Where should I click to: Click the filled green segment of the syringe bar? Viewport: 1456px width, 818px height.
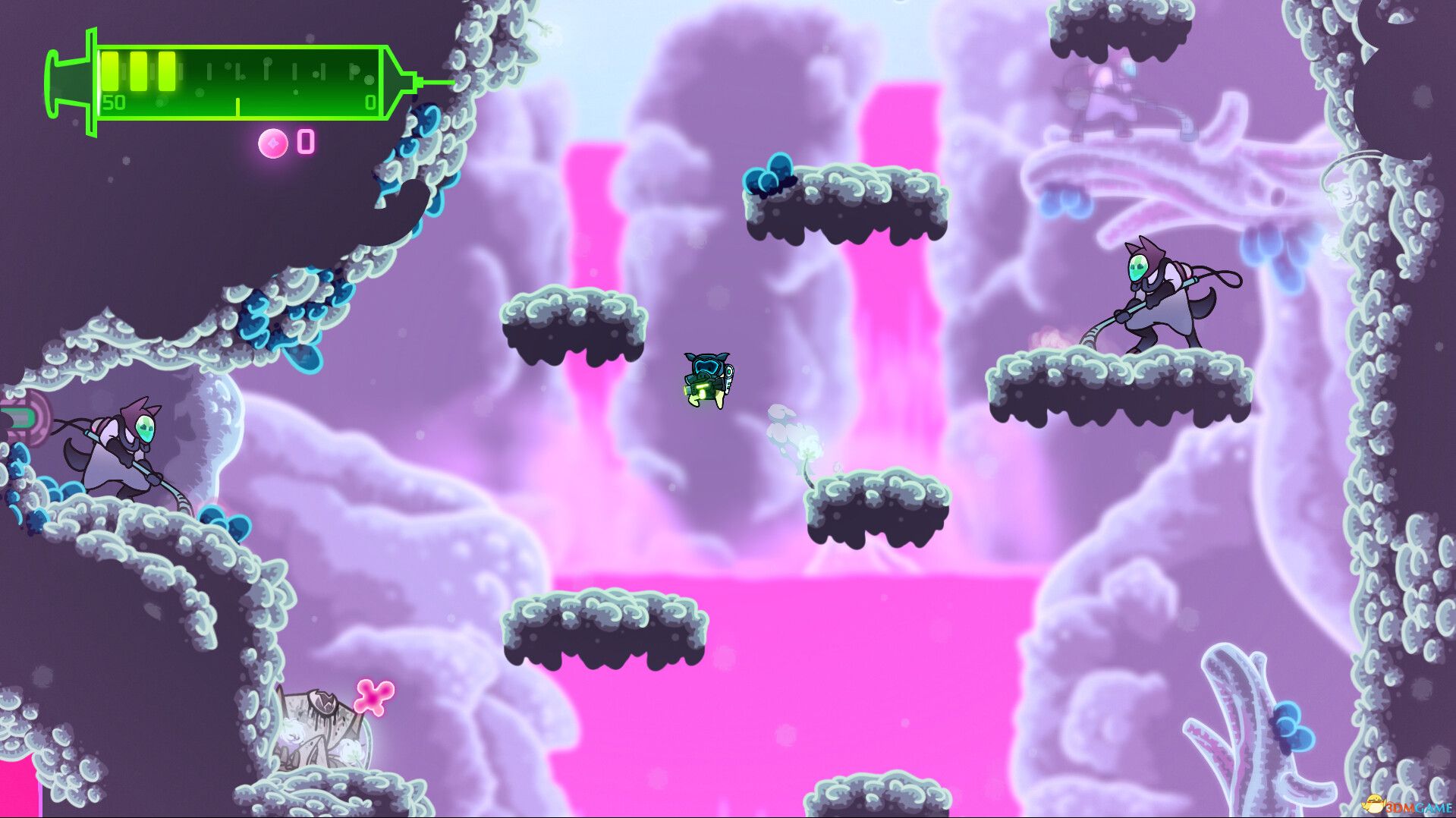coord(137,72)
